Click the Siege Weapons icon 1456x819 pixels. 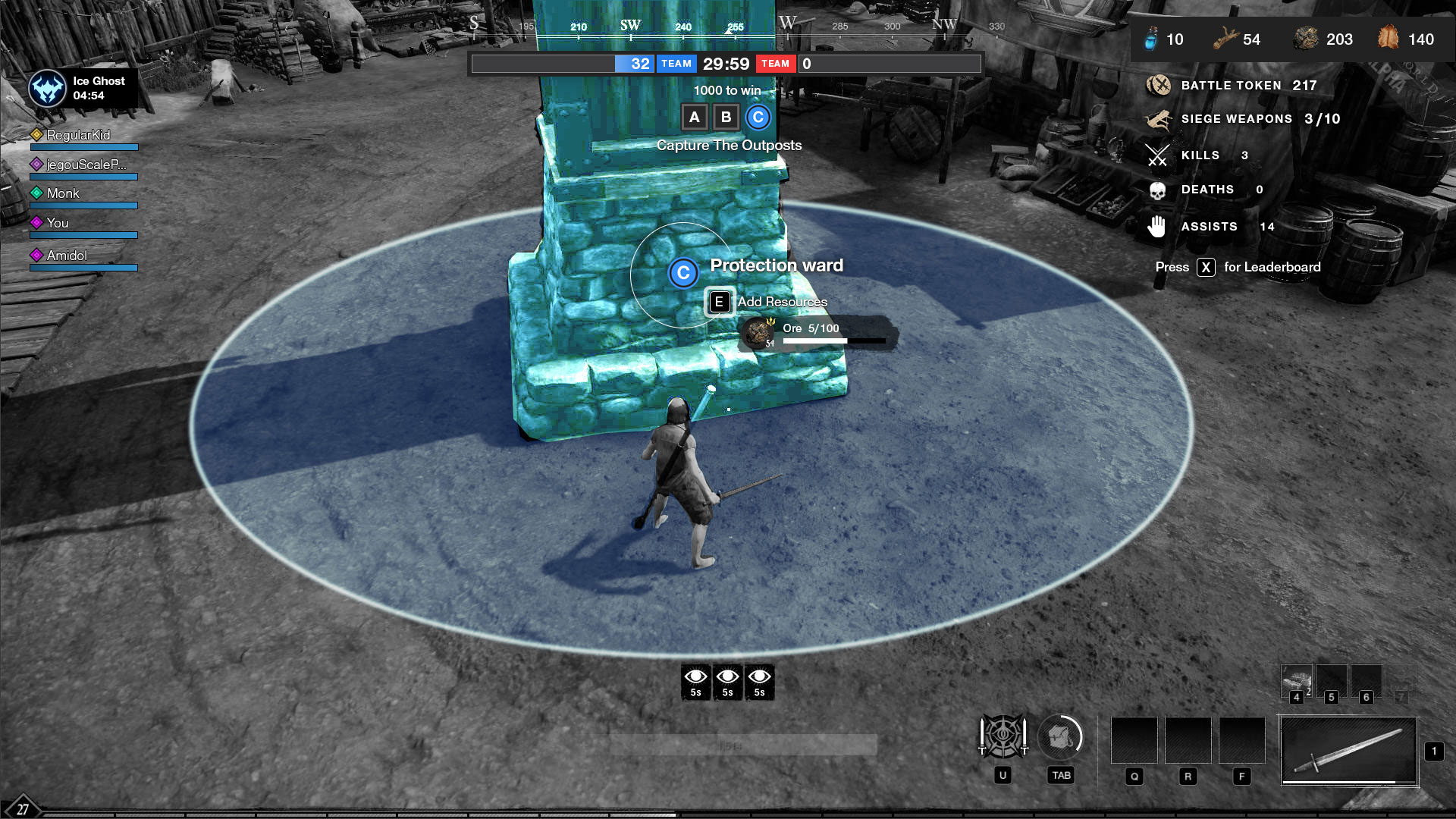pyautogui.click(x=1158, y=119)
